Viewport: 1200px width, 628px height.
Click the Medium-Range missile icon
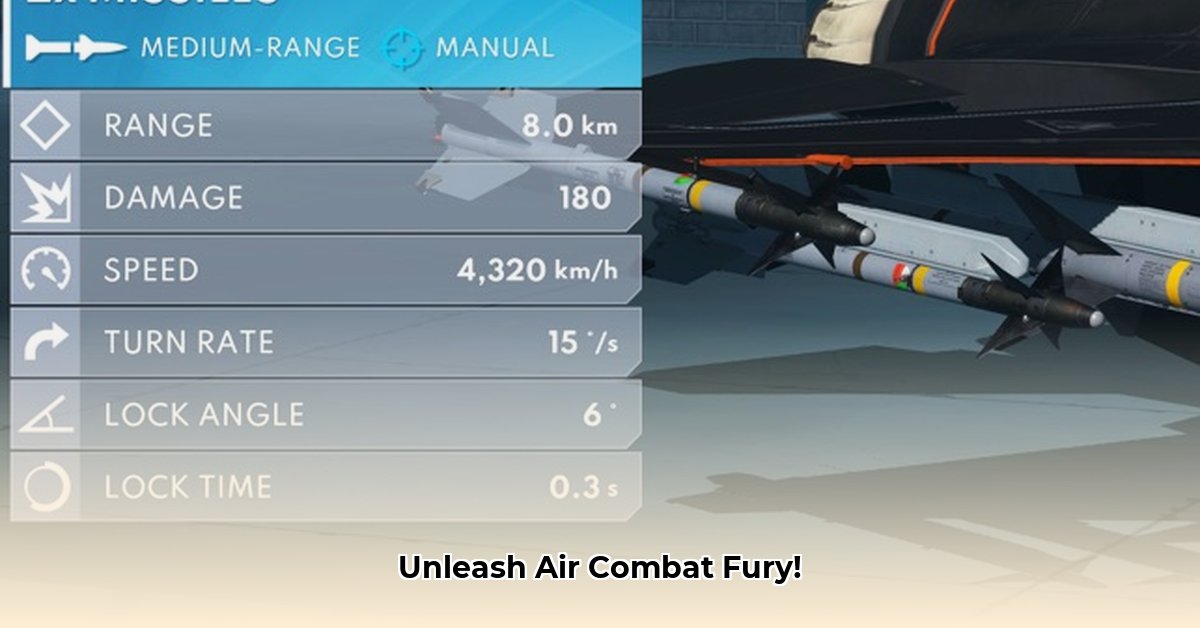76,47
